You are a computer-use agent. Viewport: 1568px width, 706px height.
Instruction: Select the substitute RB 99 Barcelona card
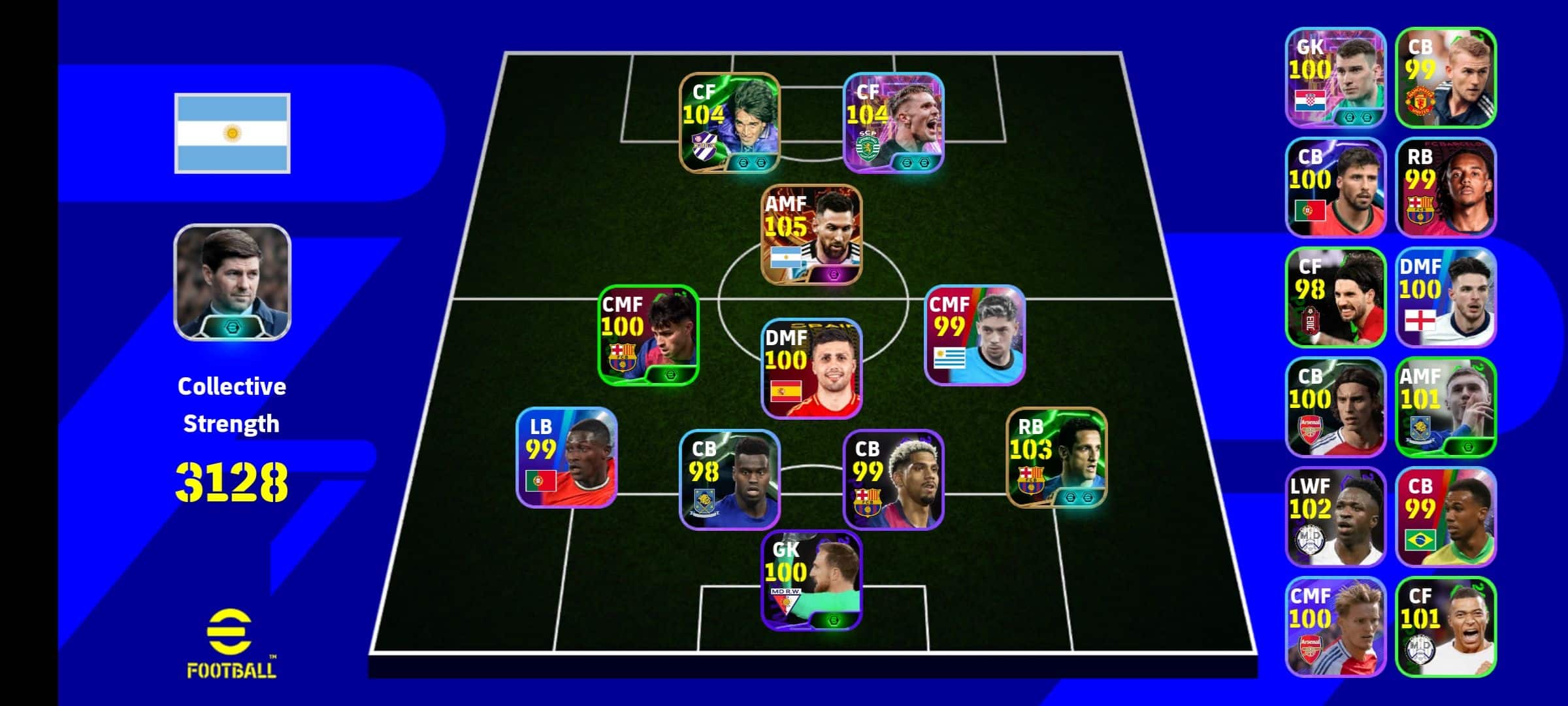(x=1446, y=187)
